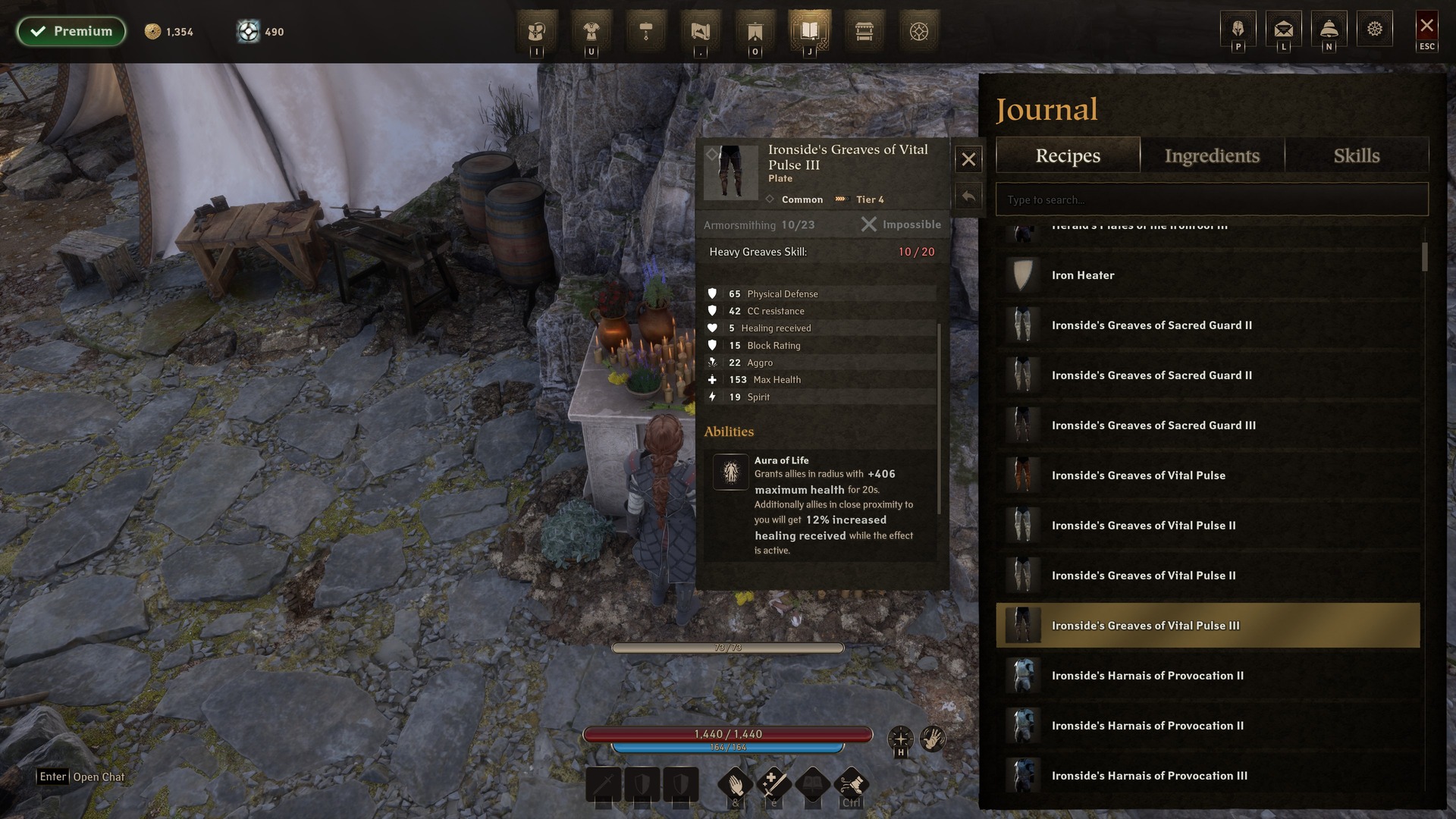The image size is (1456, 819).
Task: Select the Recipes tab
Action: click(x=1068, y=155)
